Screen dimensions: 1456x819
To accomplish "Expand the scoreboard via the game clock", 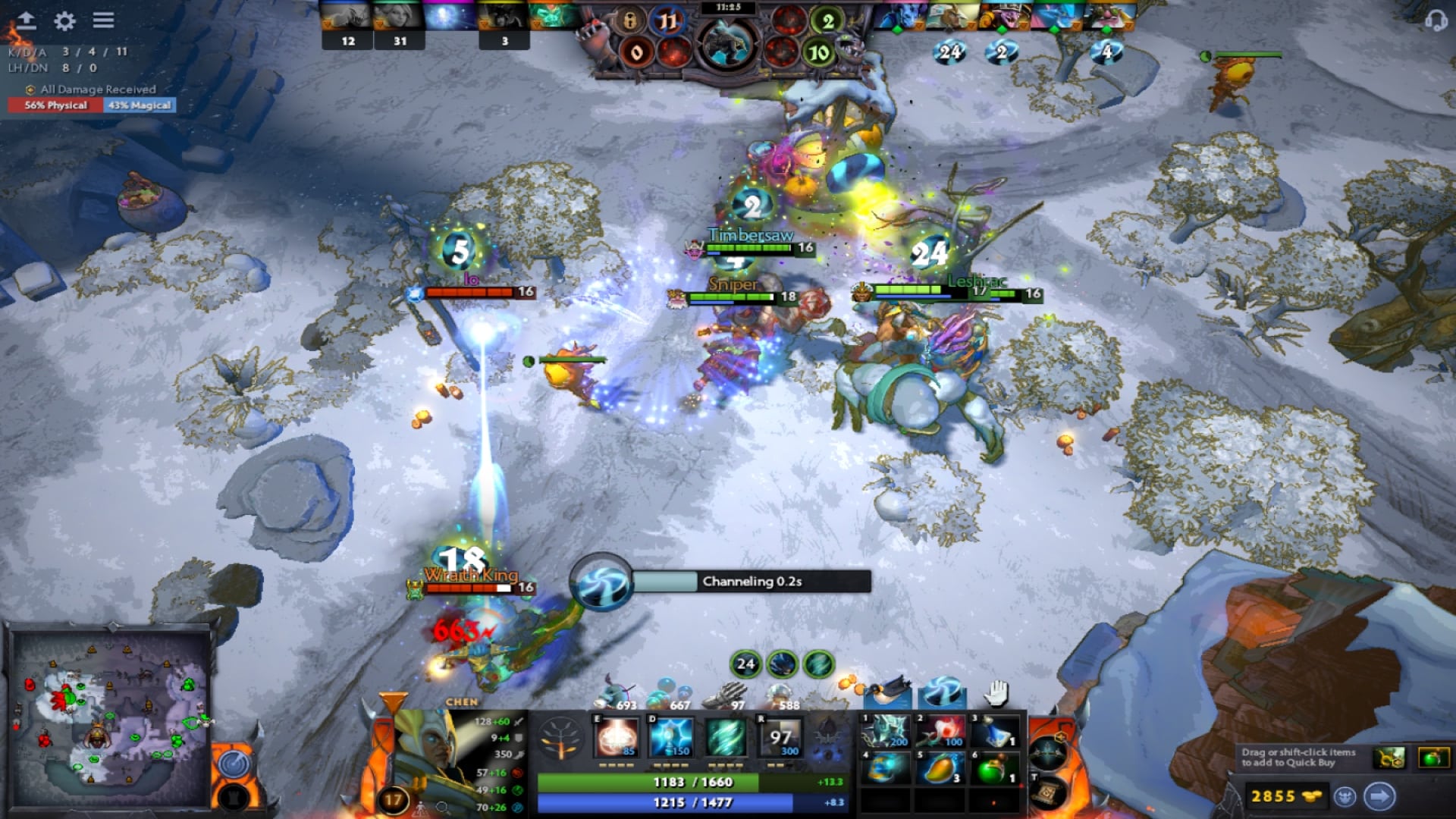I will 727,8.
